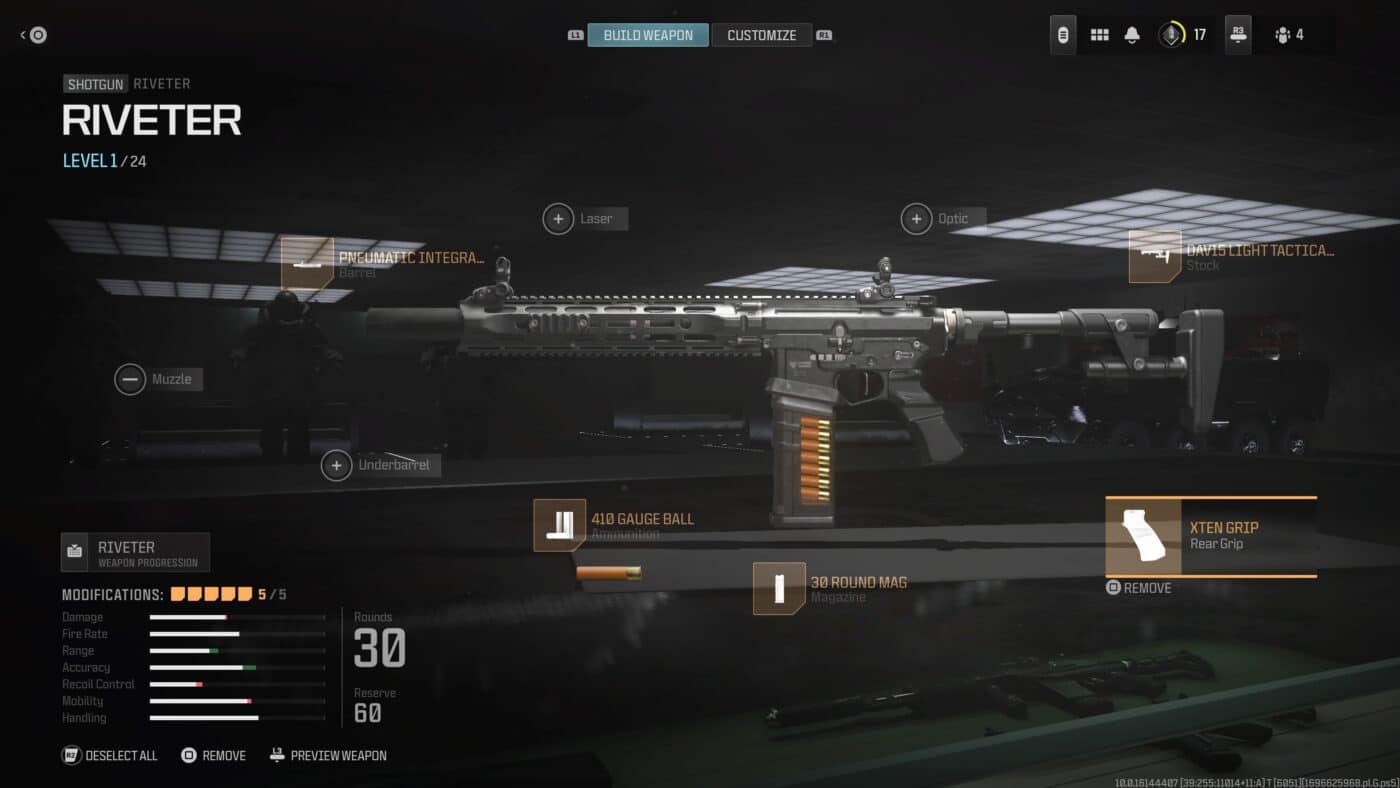The image size is (1400, 788).
Task: Preview the Riveter weapon
Action: (x=328, y=755)
